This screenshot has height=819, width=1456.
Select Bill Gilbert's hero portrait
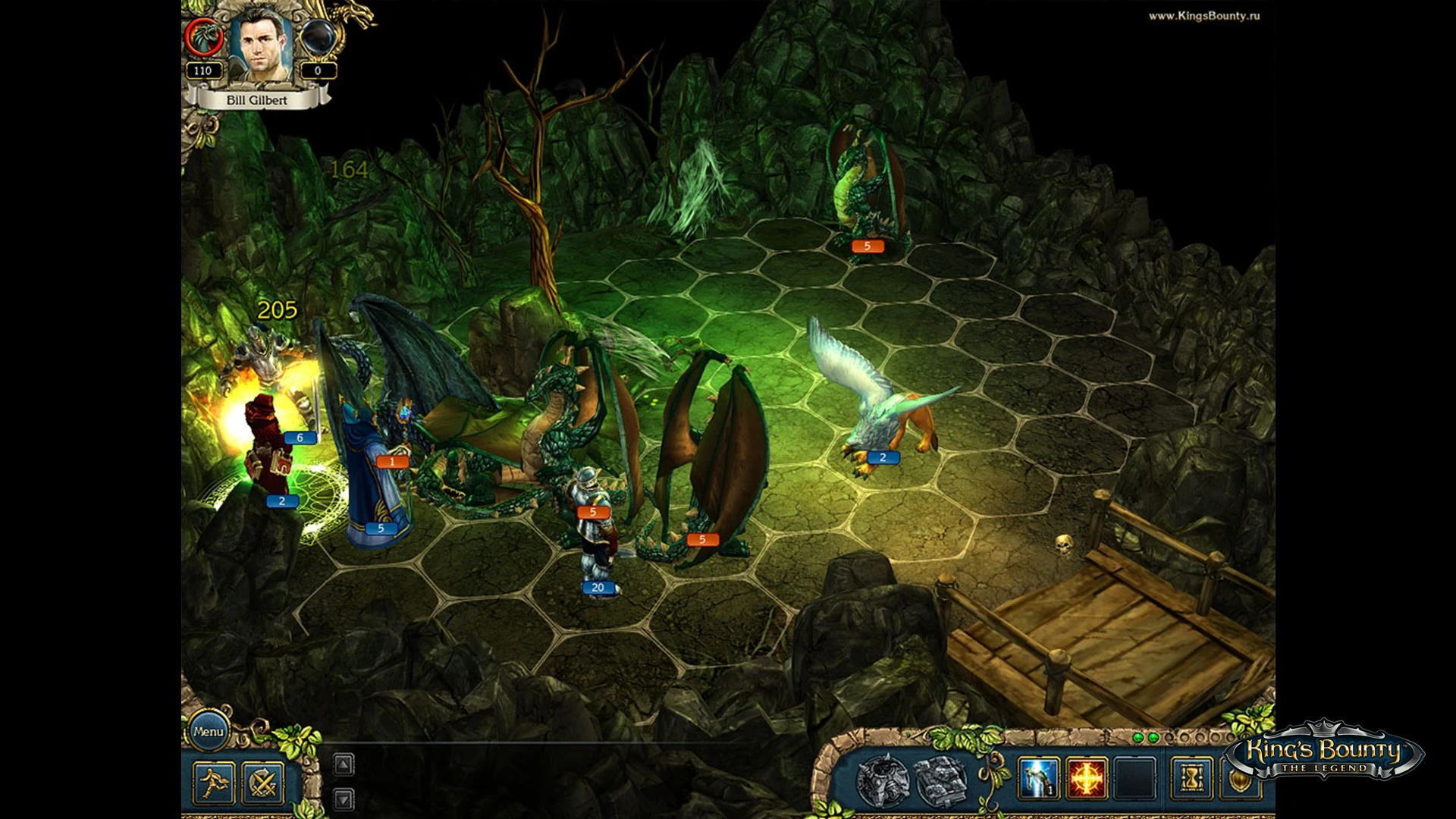click(x=261, y=44)
